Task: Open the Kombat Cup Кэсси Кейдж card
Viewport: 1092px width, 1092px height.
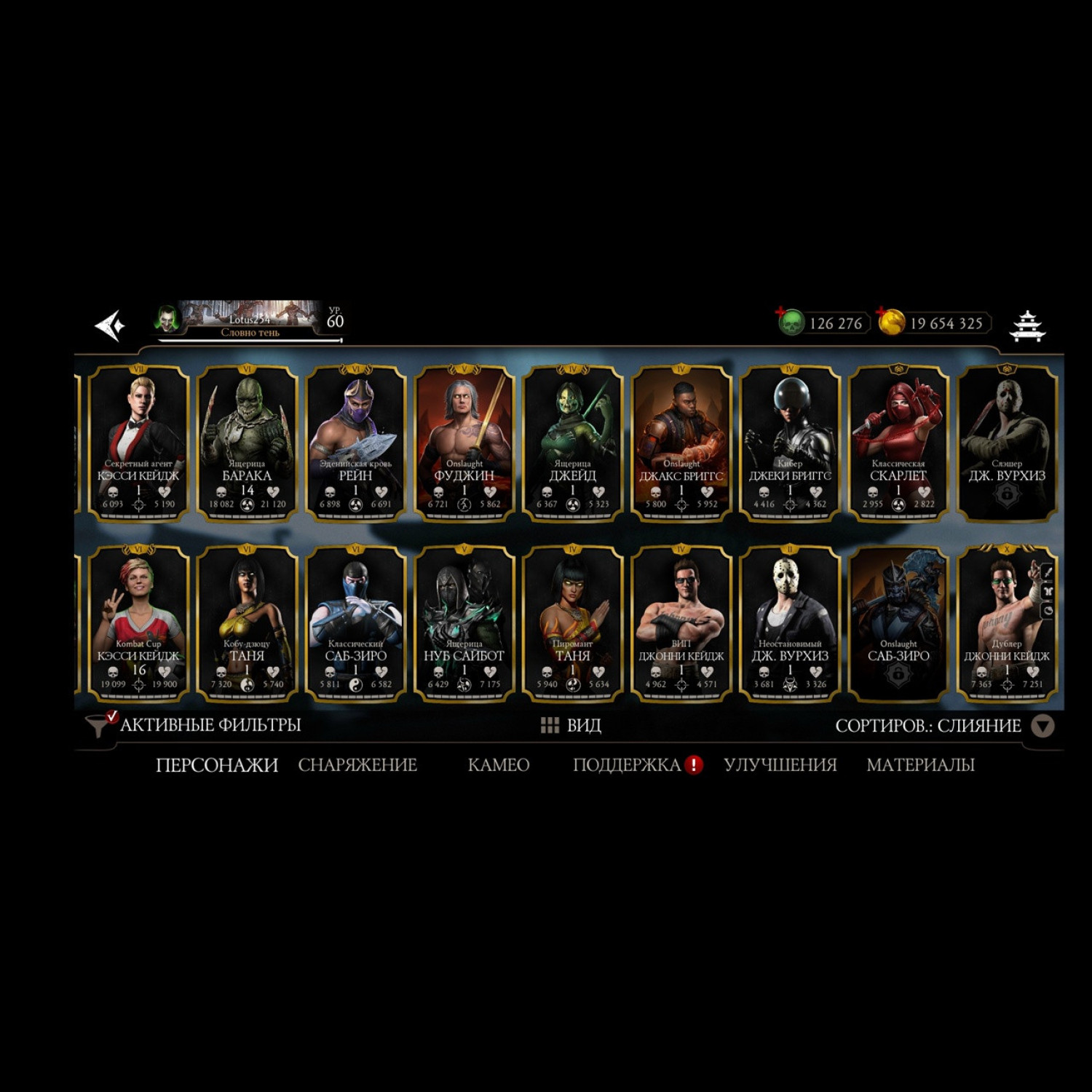Action: pos(138,624)
